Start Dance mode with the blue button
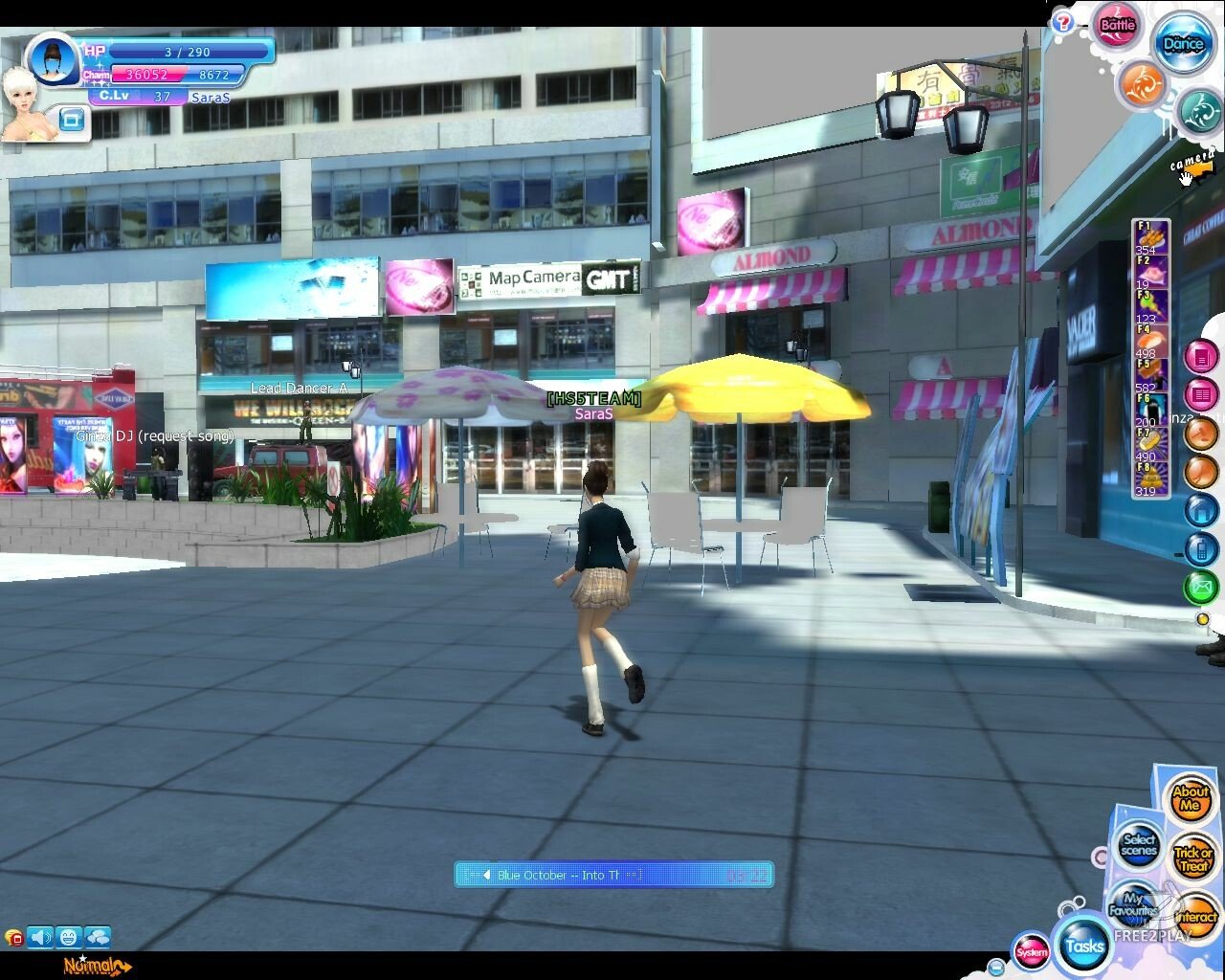 tap(1183, 44)
